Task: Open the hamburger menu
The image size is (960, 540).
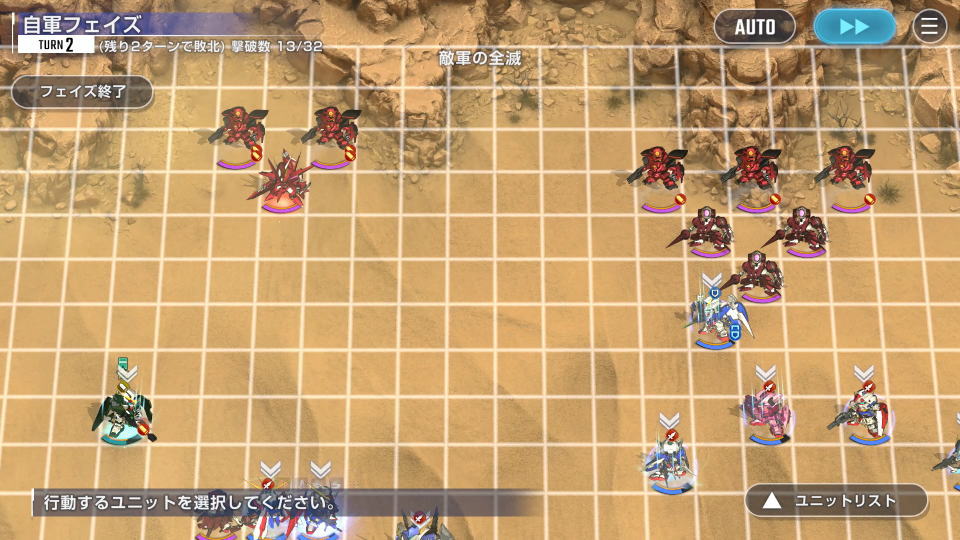Action: (x=930, y=27)
